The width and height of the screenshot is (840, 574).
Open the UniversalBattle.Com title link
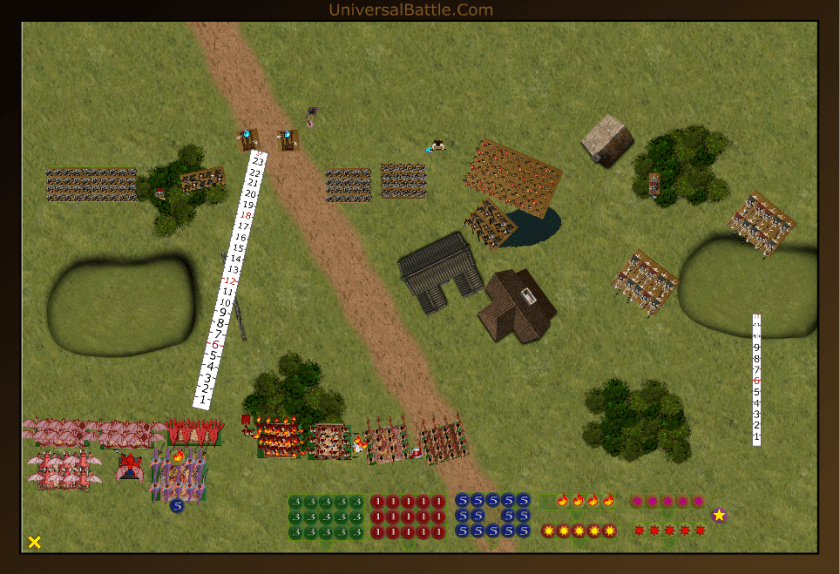(410, 10)
